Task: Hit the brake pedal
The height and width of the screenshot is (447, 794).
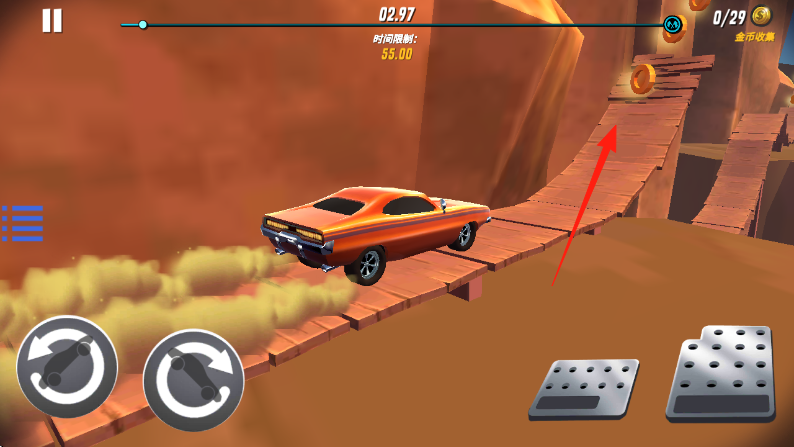Action: (x=583, y=388)
